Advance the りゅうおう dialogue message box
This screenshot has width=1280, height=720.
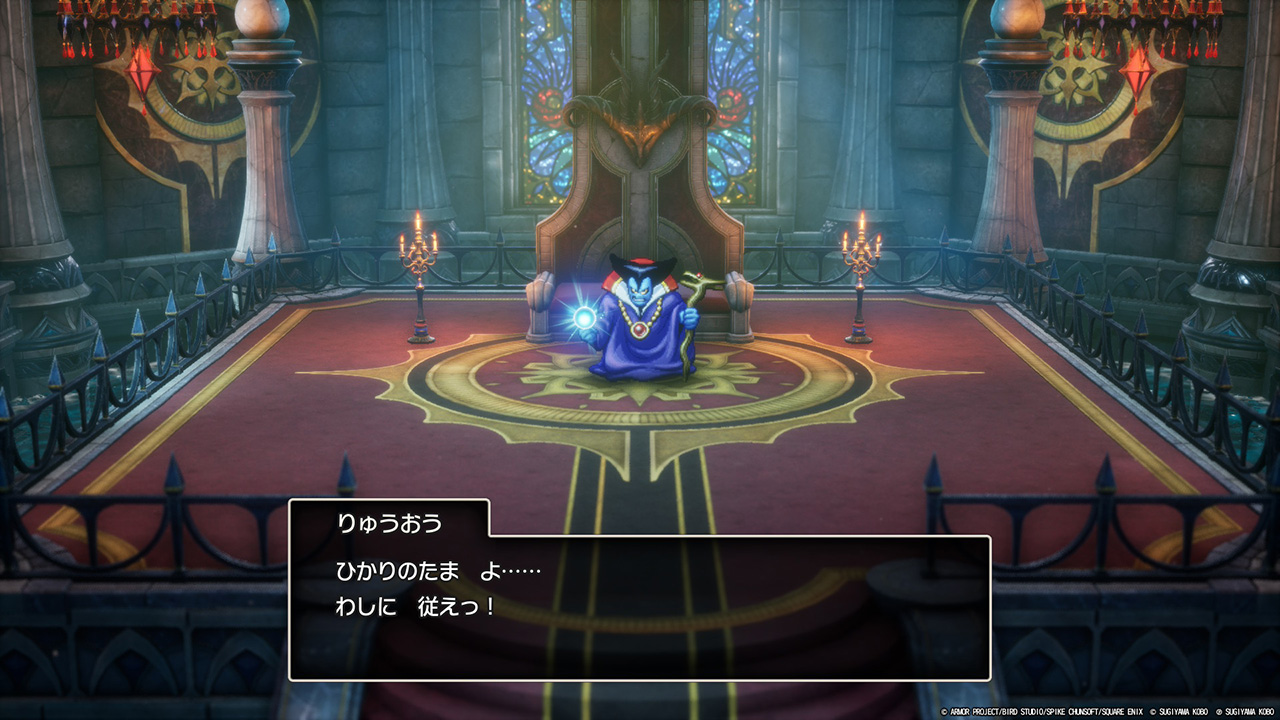640,607
